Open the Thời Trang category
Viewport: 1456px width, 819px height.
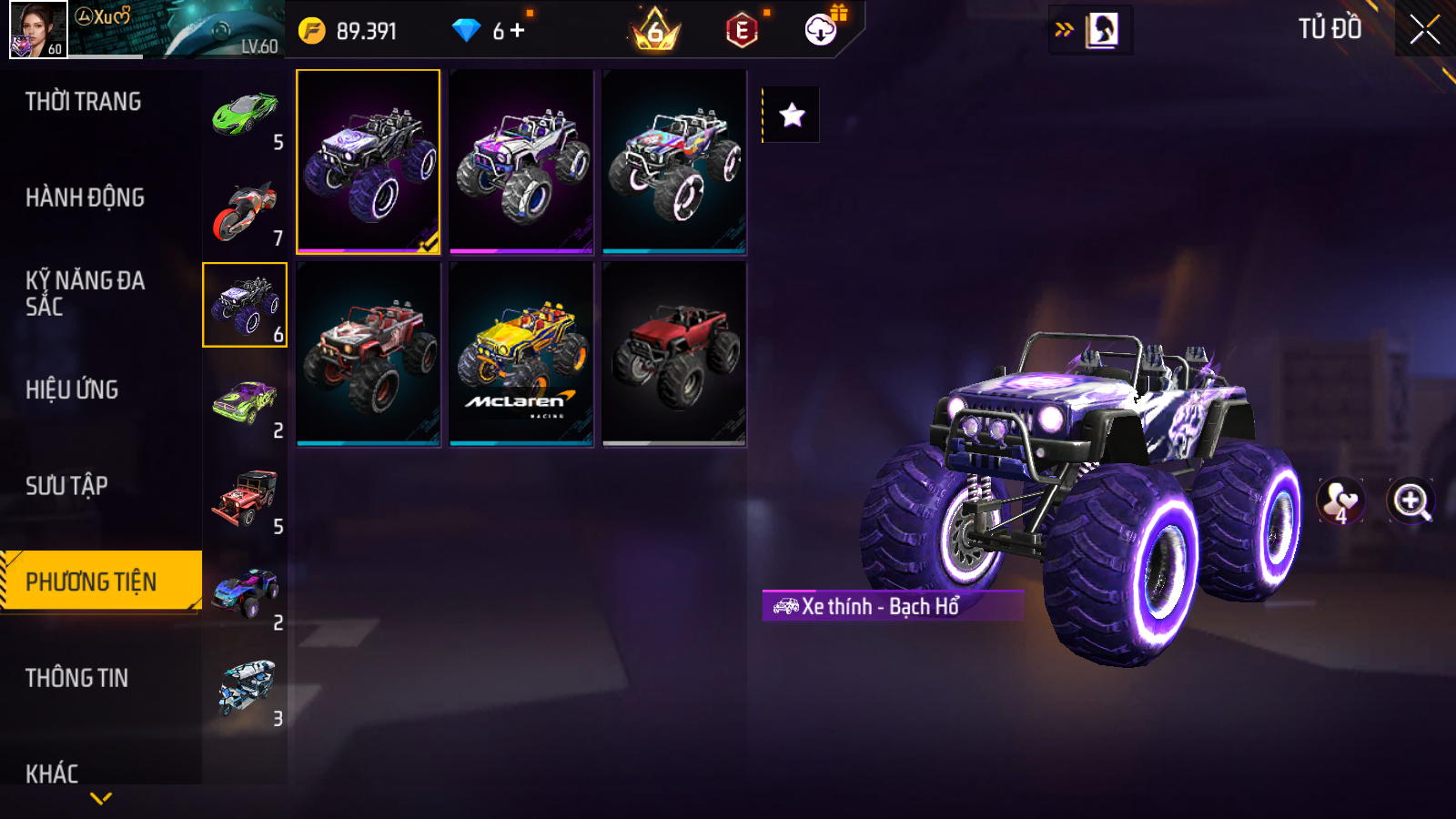[84, 102]
